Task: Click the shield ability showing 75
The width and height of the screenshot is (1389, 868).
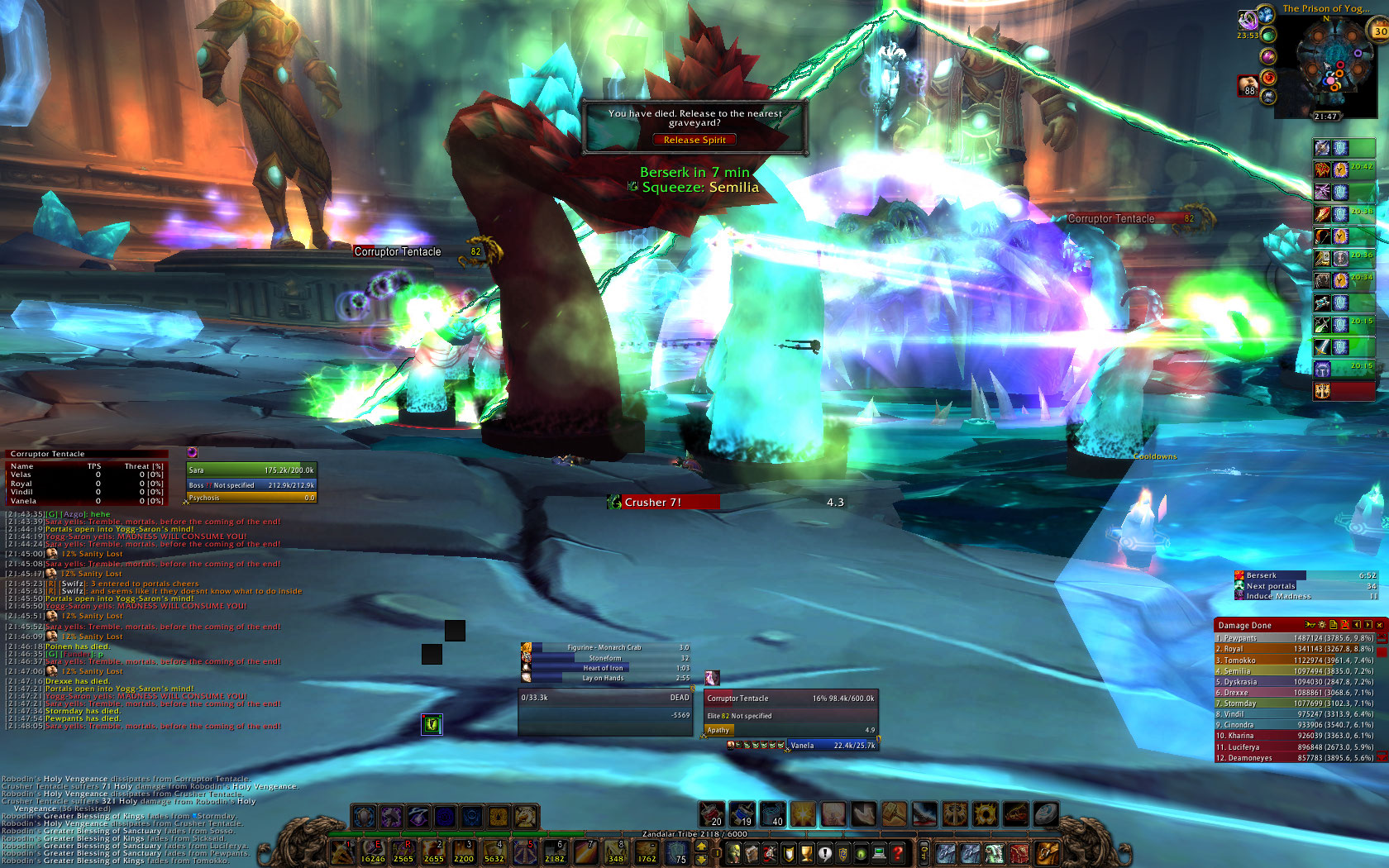Action: click(x=676, y=853)
